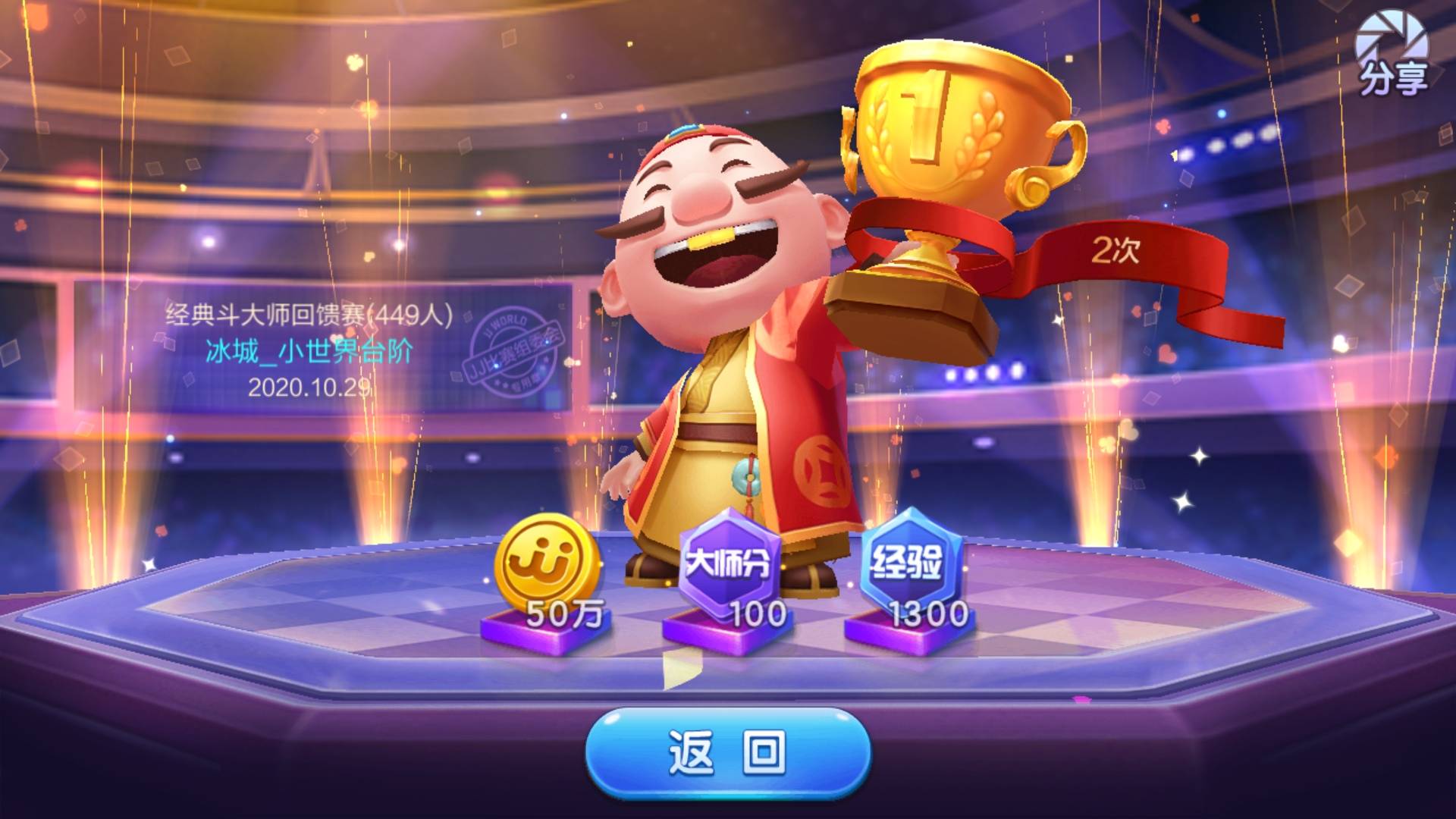This screenshot has width=1456, height=819.
Task: Click the blue 返回 return button
Action: click(727, 752)
